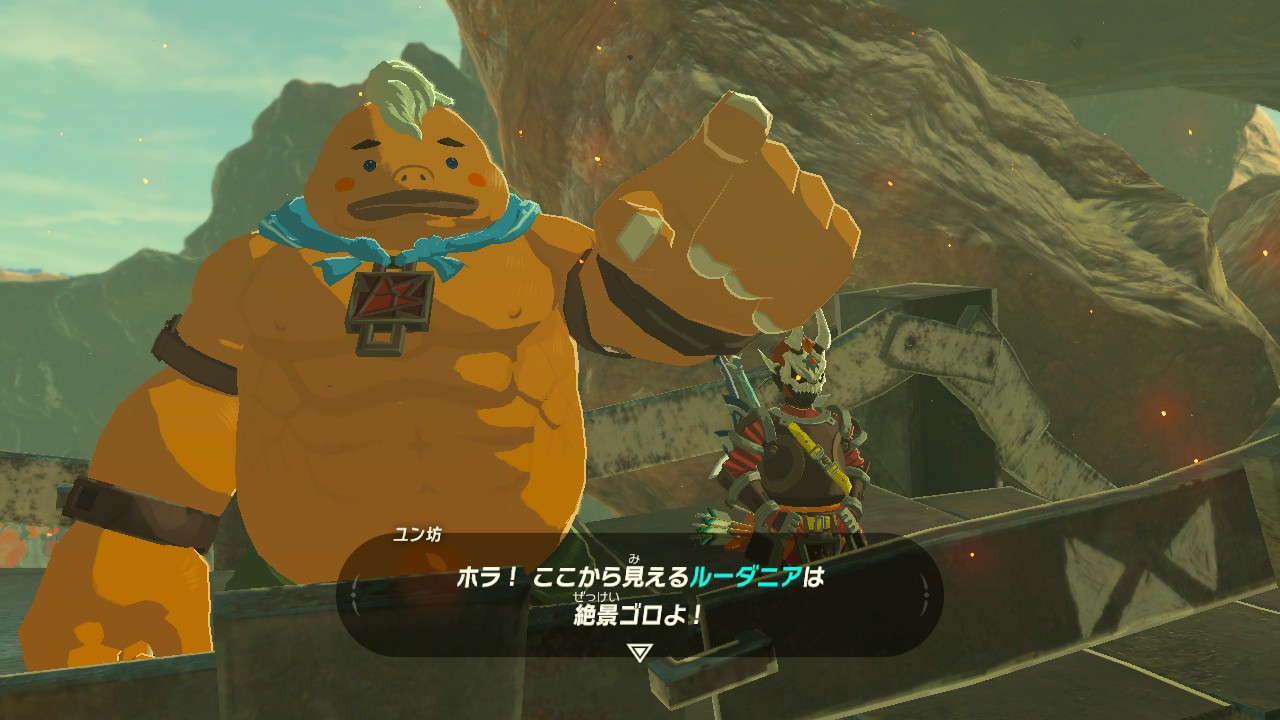
Task: Click Yunobo's dialogue box to continue
Action: [640, 596]
